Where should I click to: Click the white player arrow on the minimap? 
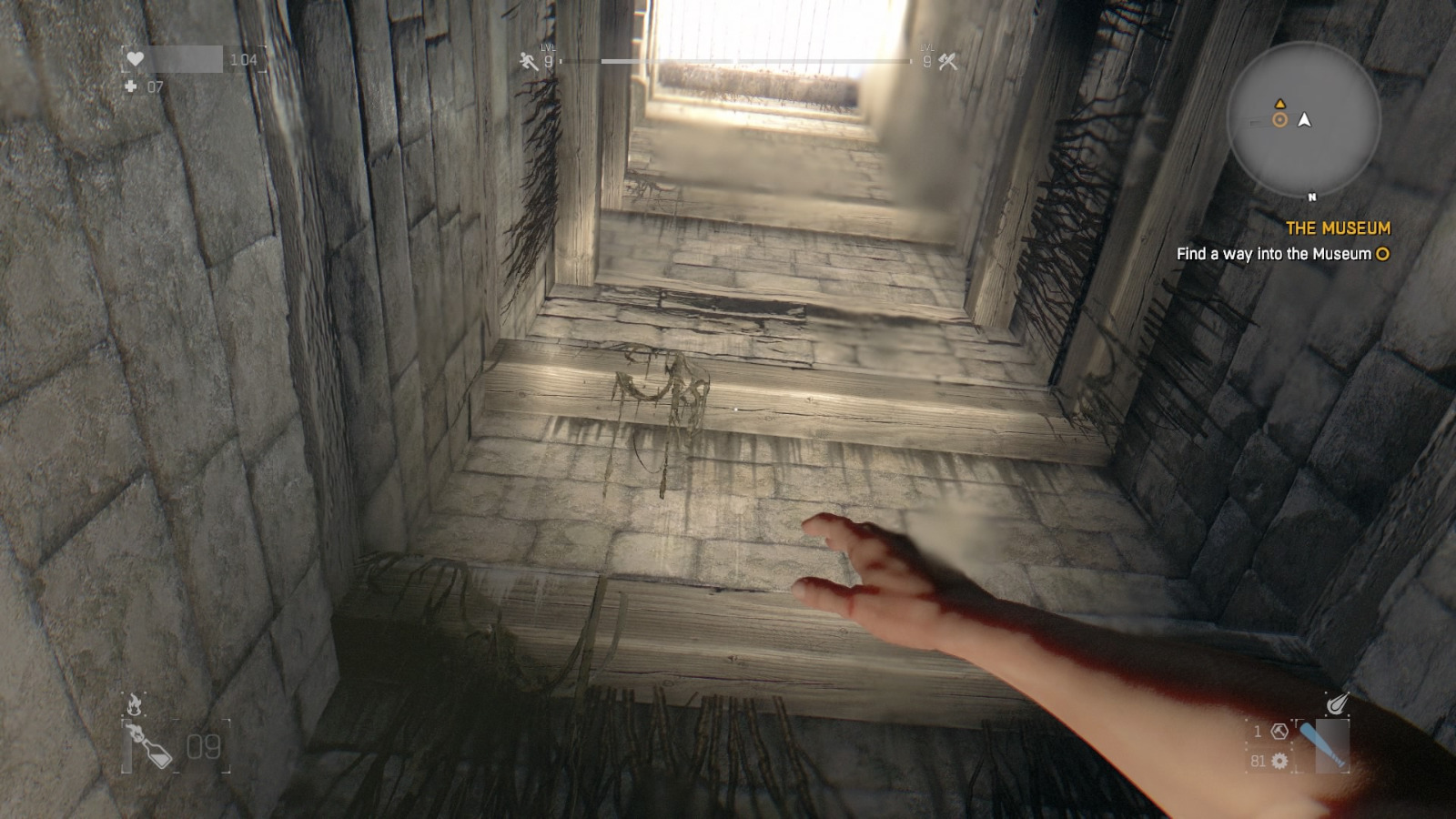(1306, 119)
